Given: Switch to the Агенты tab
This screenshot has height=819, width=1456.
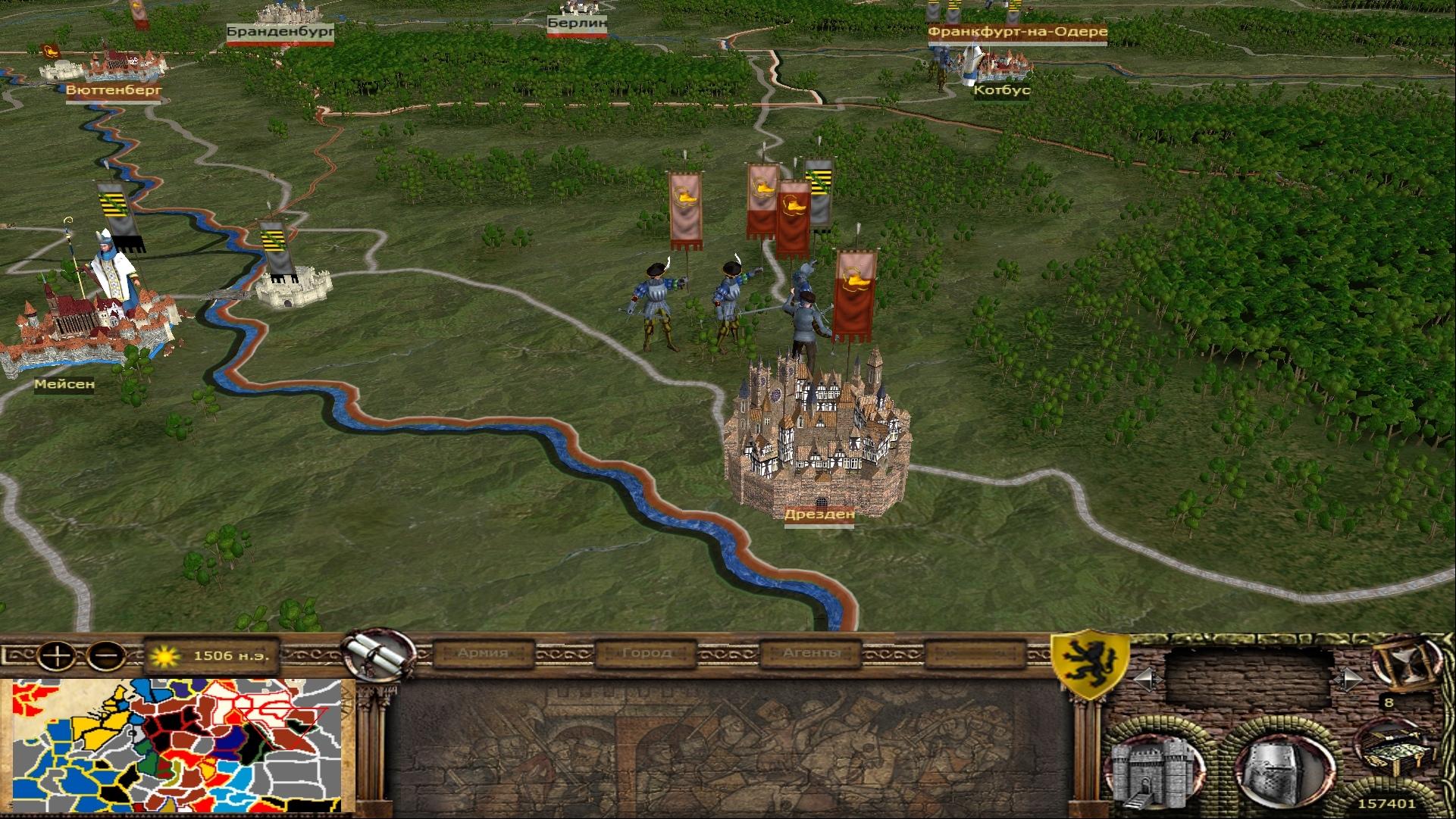Looking at the screenshot, I should click(811, 653).
